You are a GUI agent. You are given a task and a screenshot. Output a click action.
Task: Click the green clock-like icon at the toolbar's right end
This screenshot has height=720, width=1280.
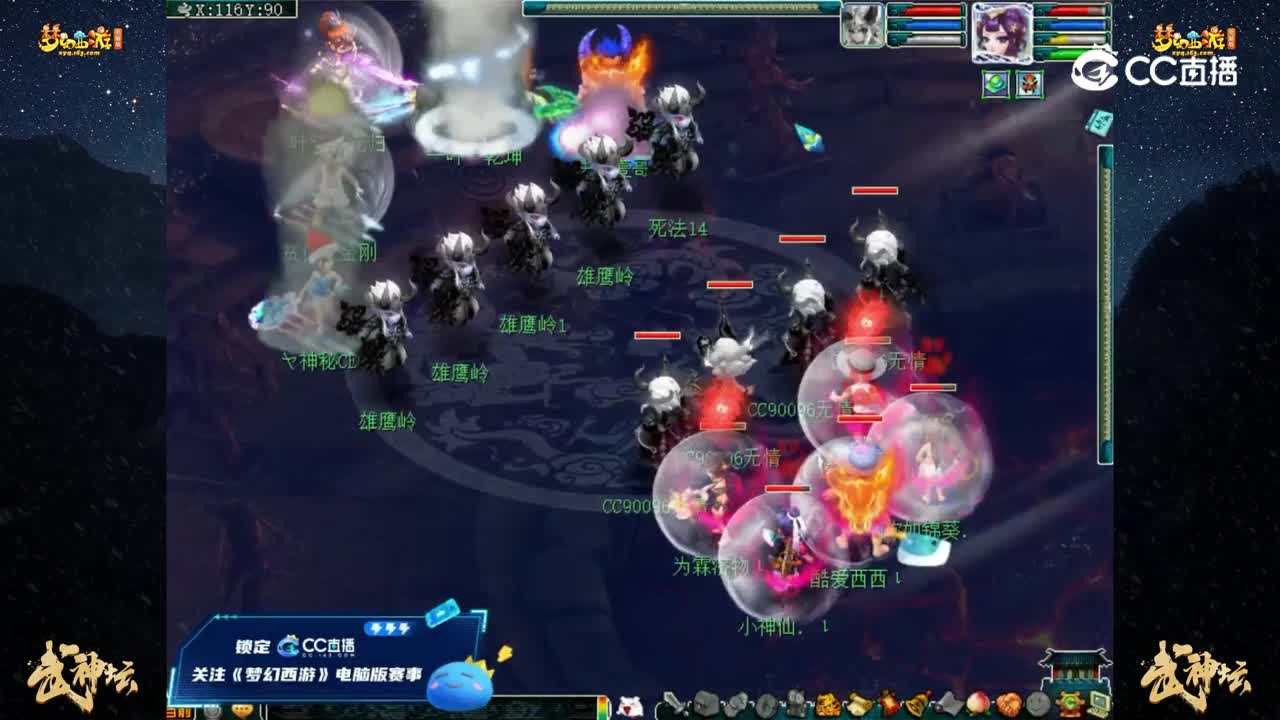click(x=1070, y=702)
